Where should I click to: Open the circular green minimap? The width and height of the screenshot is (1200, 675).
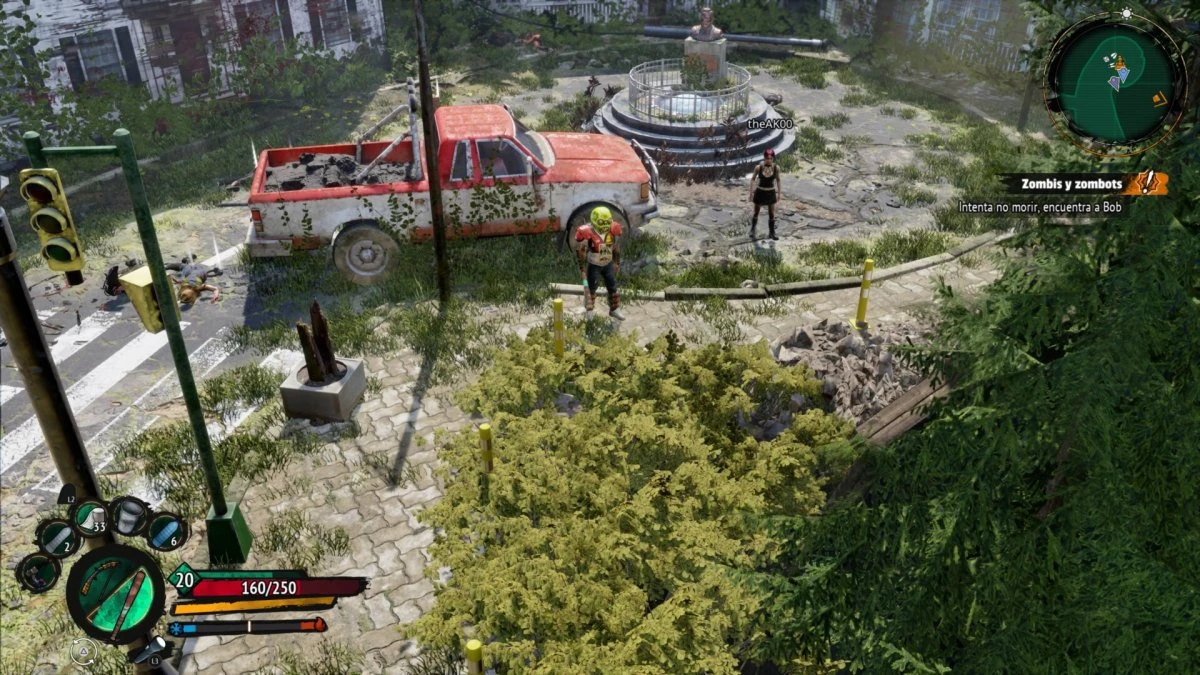pyautogui.click(x=1115, y=82)
